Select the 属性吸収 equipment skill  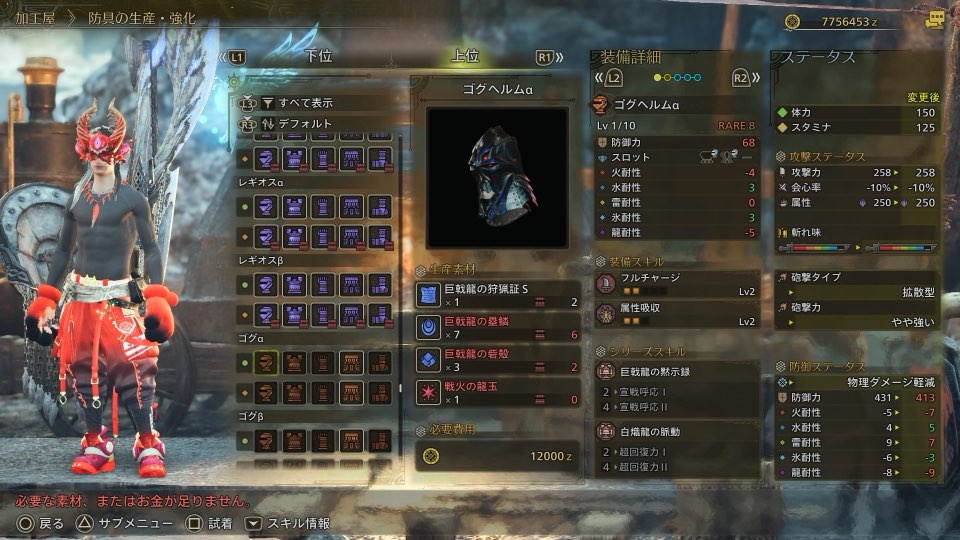(676, 315)
